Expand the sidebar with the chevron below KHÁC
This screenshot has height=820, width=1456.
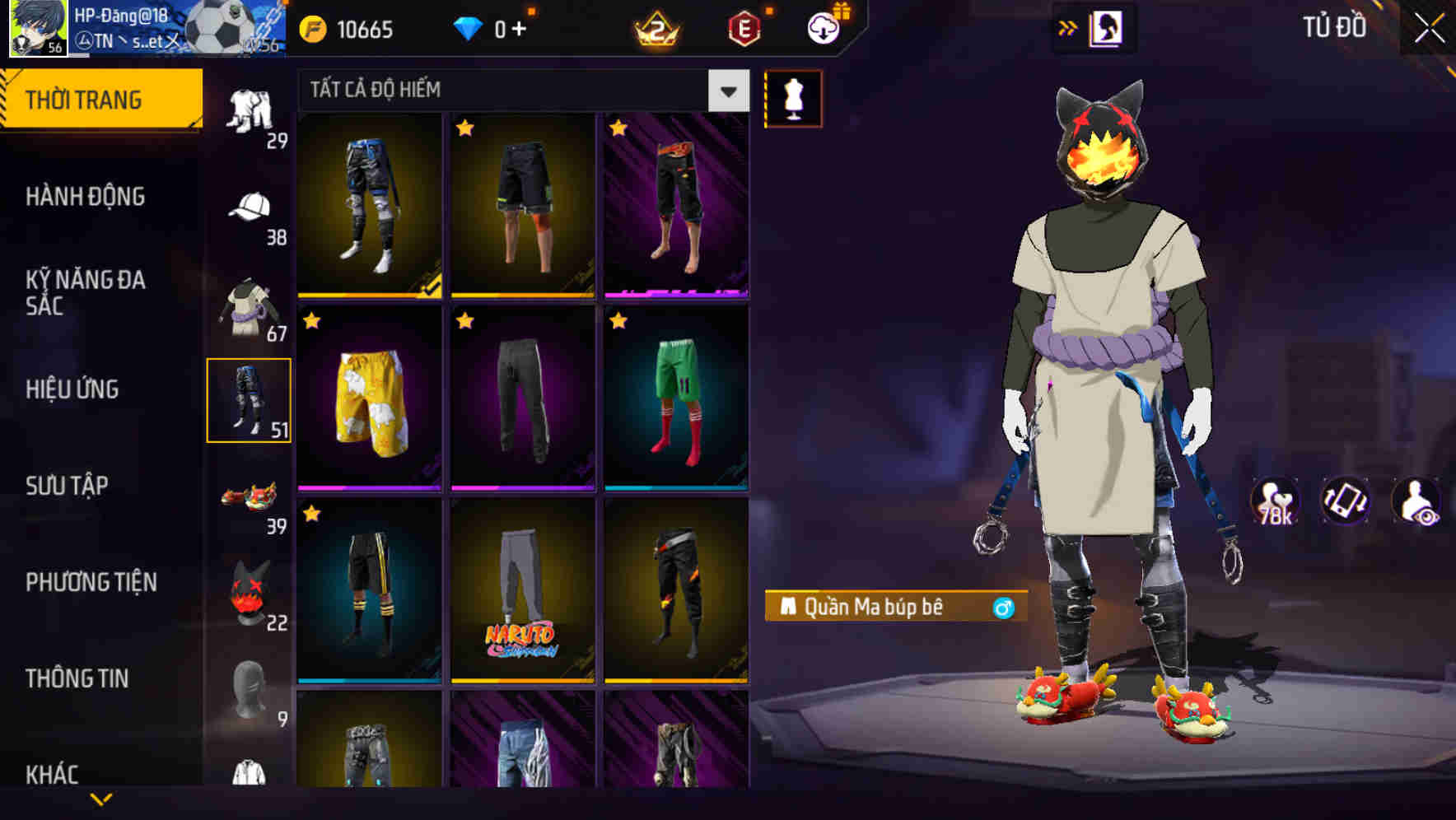tap(101, 800)
